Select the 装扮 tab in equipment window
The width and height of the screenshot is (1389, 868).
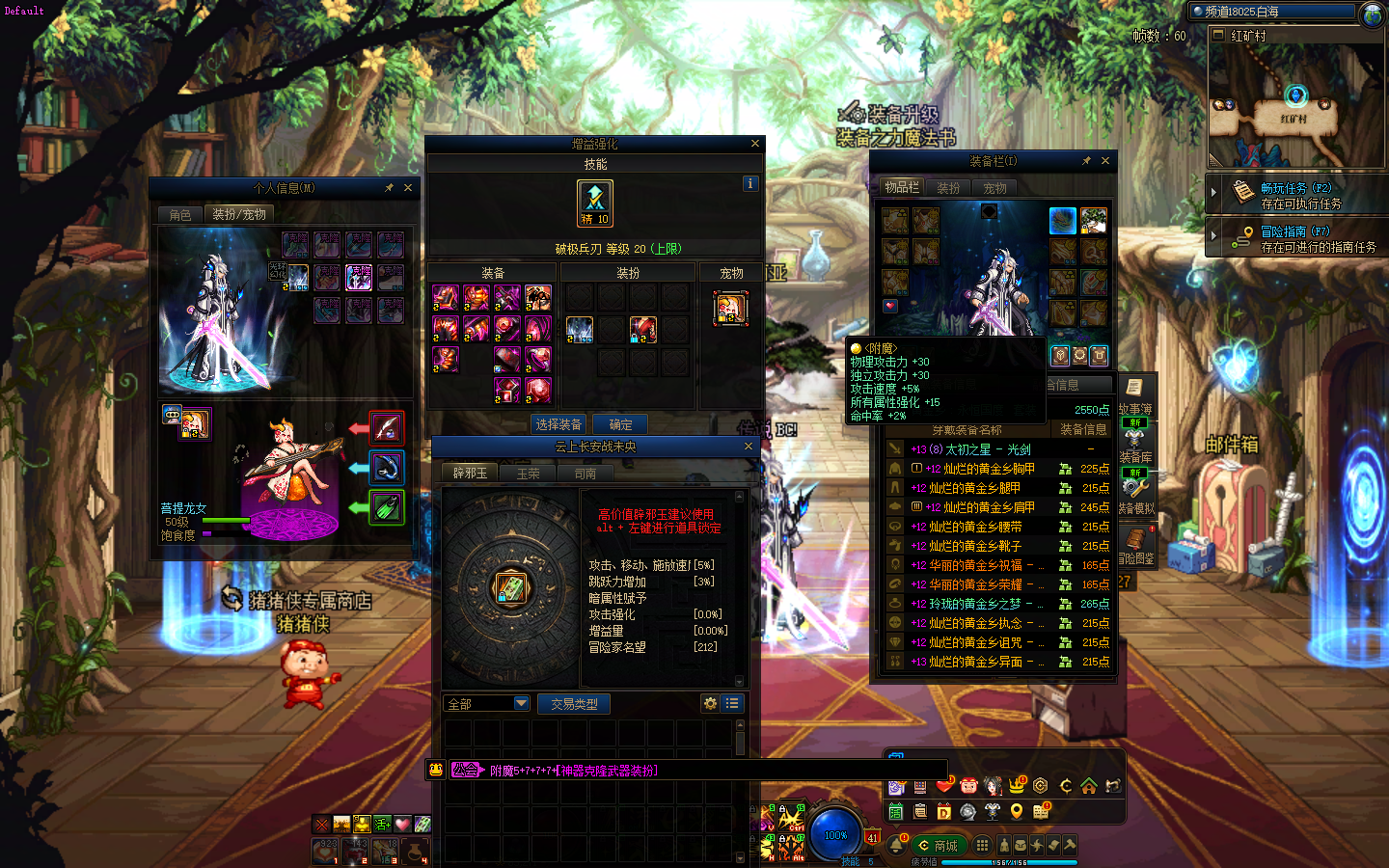click(x=948, y=188)
